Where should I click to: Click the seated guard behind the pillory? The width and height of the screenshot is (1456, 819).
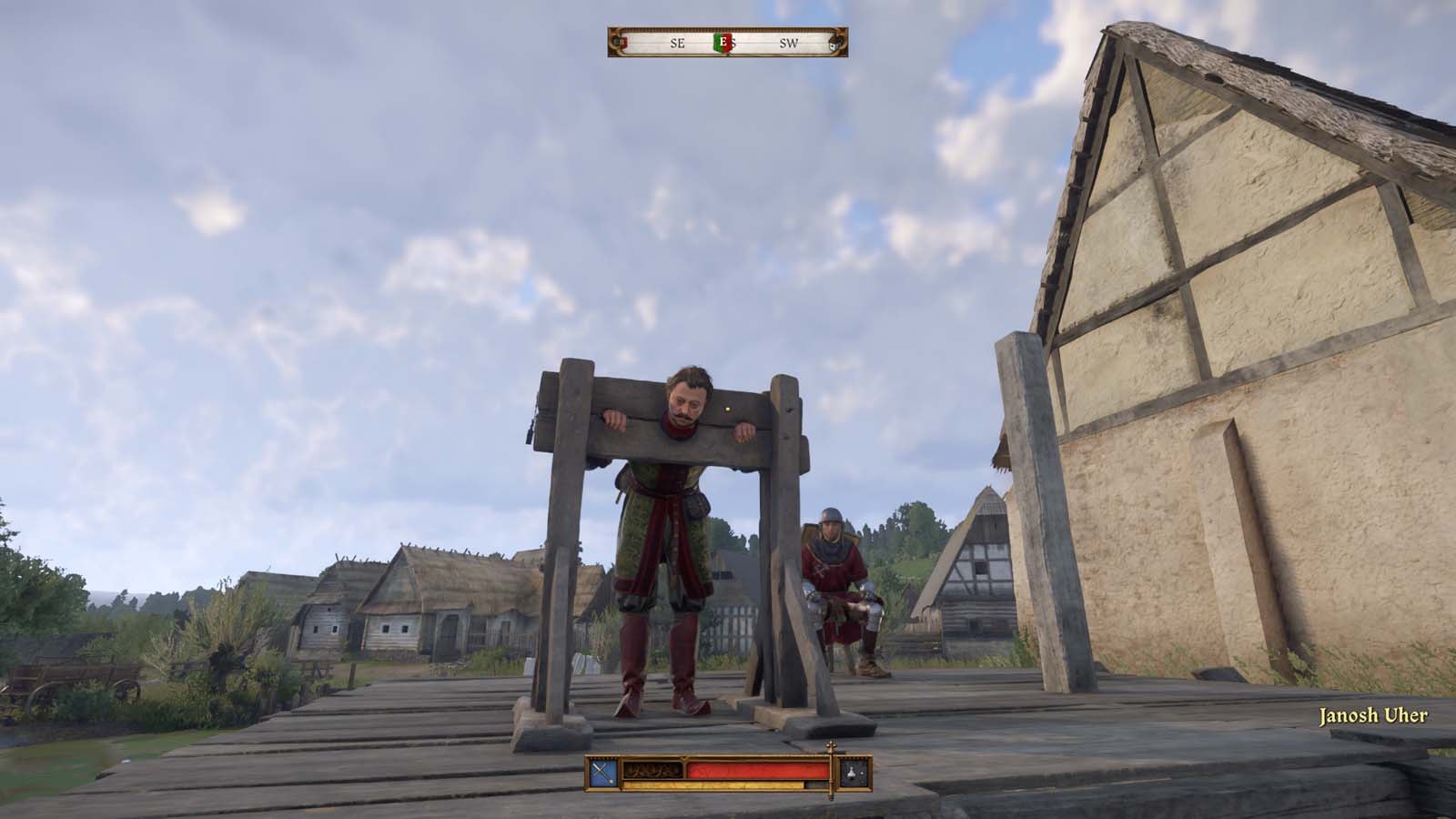pyautogui.click(x=834, y=573)
